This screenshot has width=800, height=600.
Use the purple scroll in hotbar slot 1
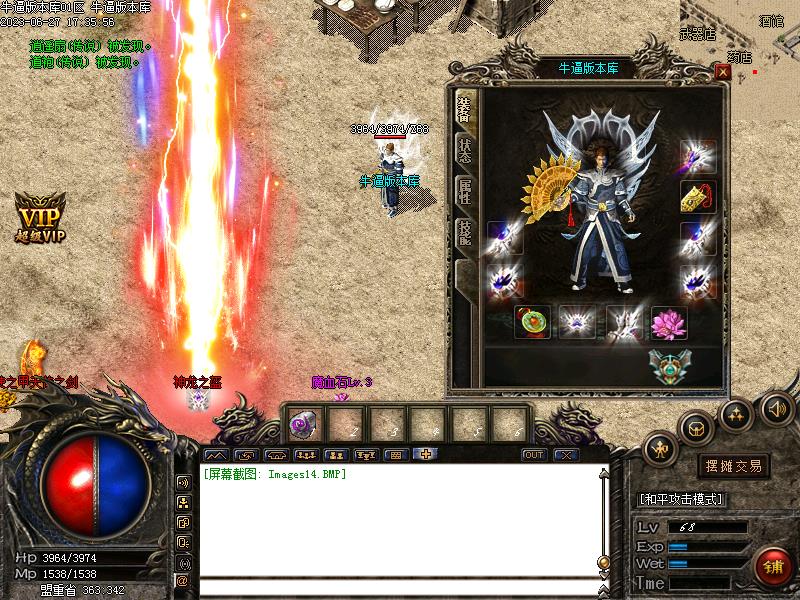point(301,425)
